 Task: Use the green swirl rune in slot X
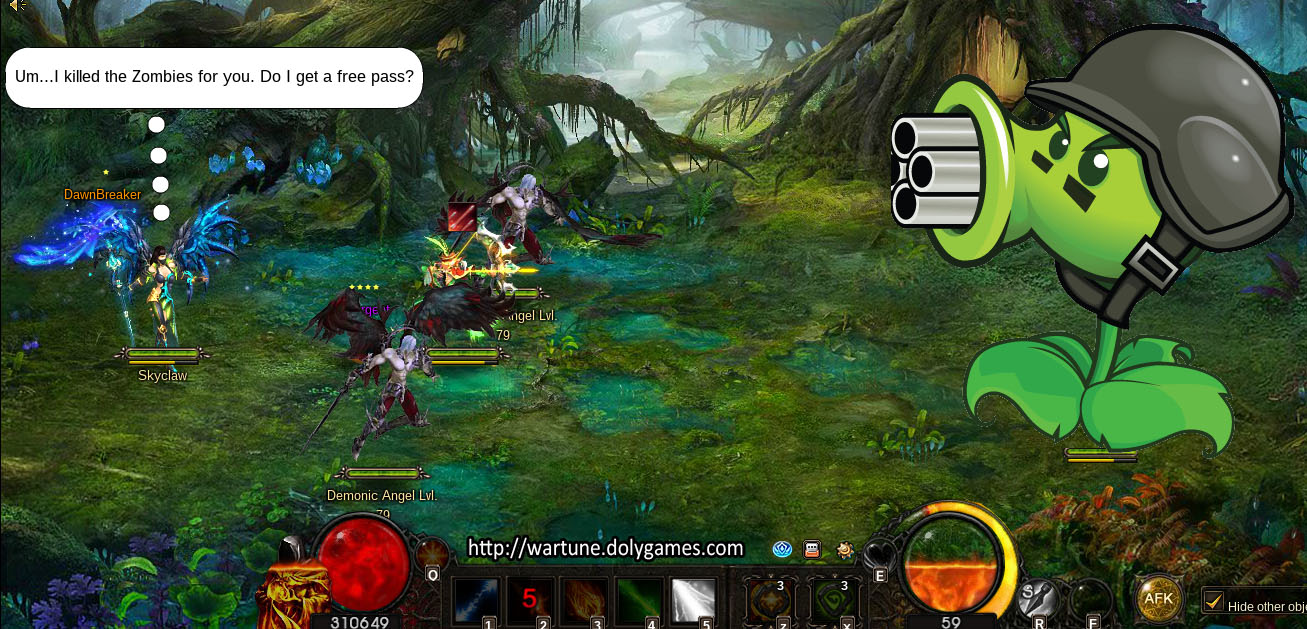tap(833, 599)
